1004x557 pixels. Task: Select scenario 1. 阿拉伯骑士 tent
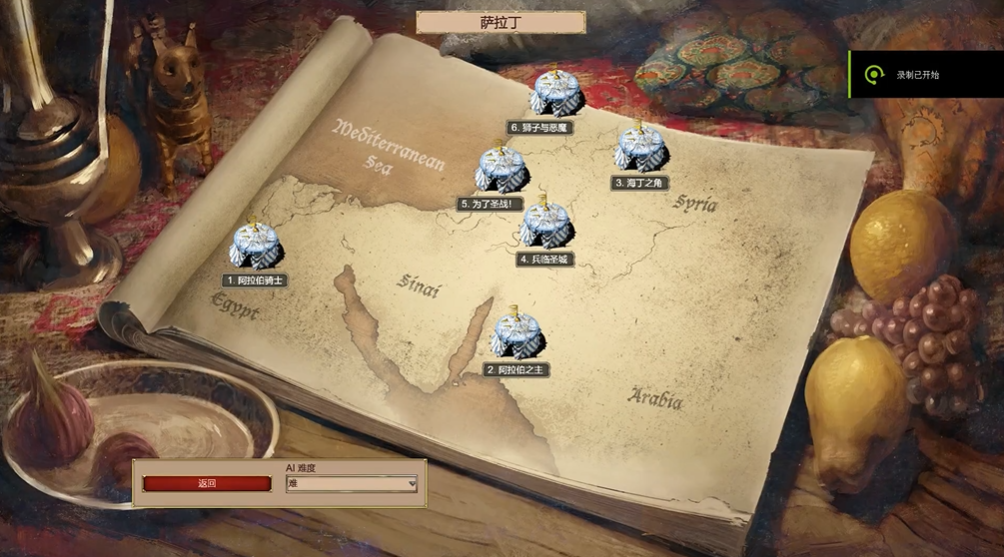256,246
